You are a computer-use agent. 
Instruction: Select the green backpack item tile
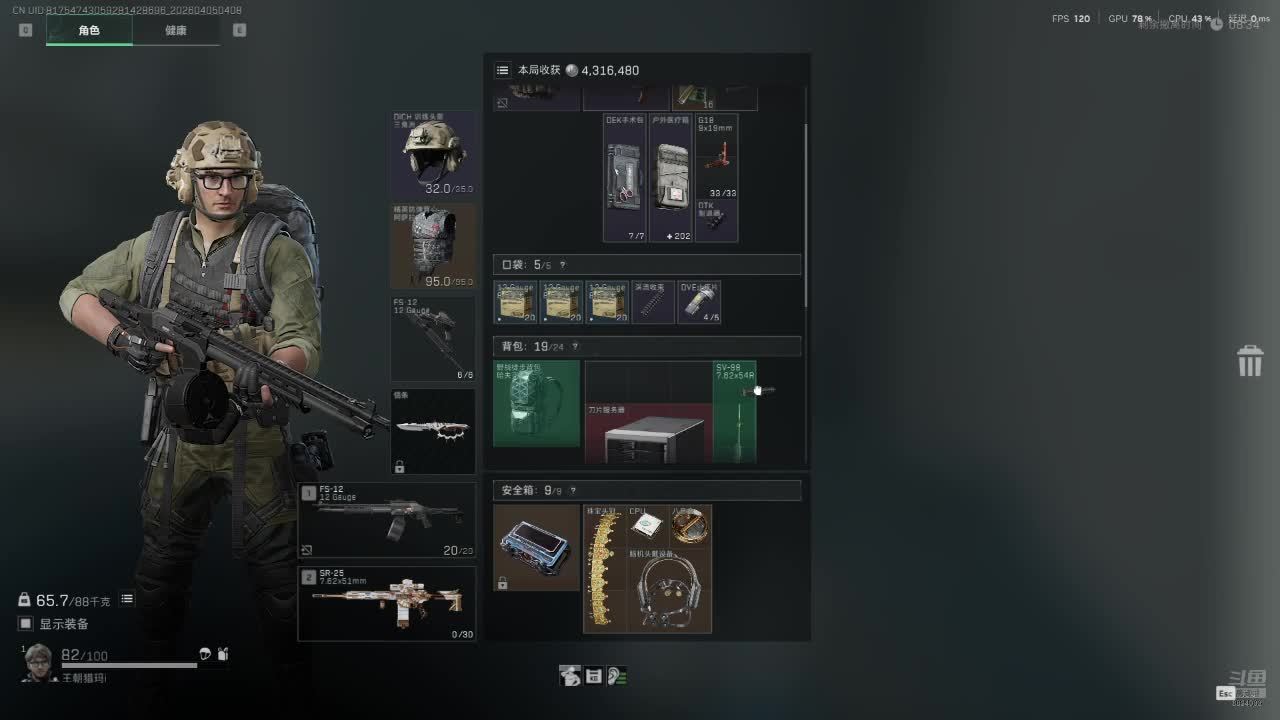(x=537, y=404)
